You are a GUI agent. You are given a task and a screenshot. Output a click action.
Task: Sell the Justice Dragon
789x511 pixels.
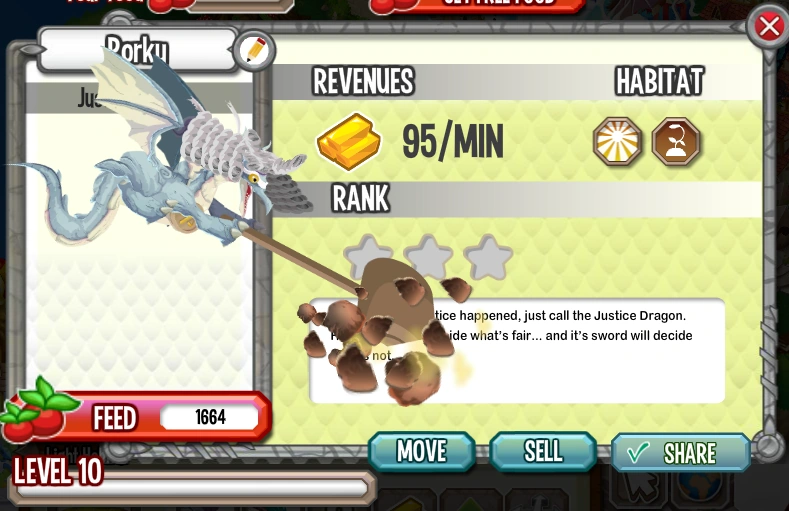(543, 451)
